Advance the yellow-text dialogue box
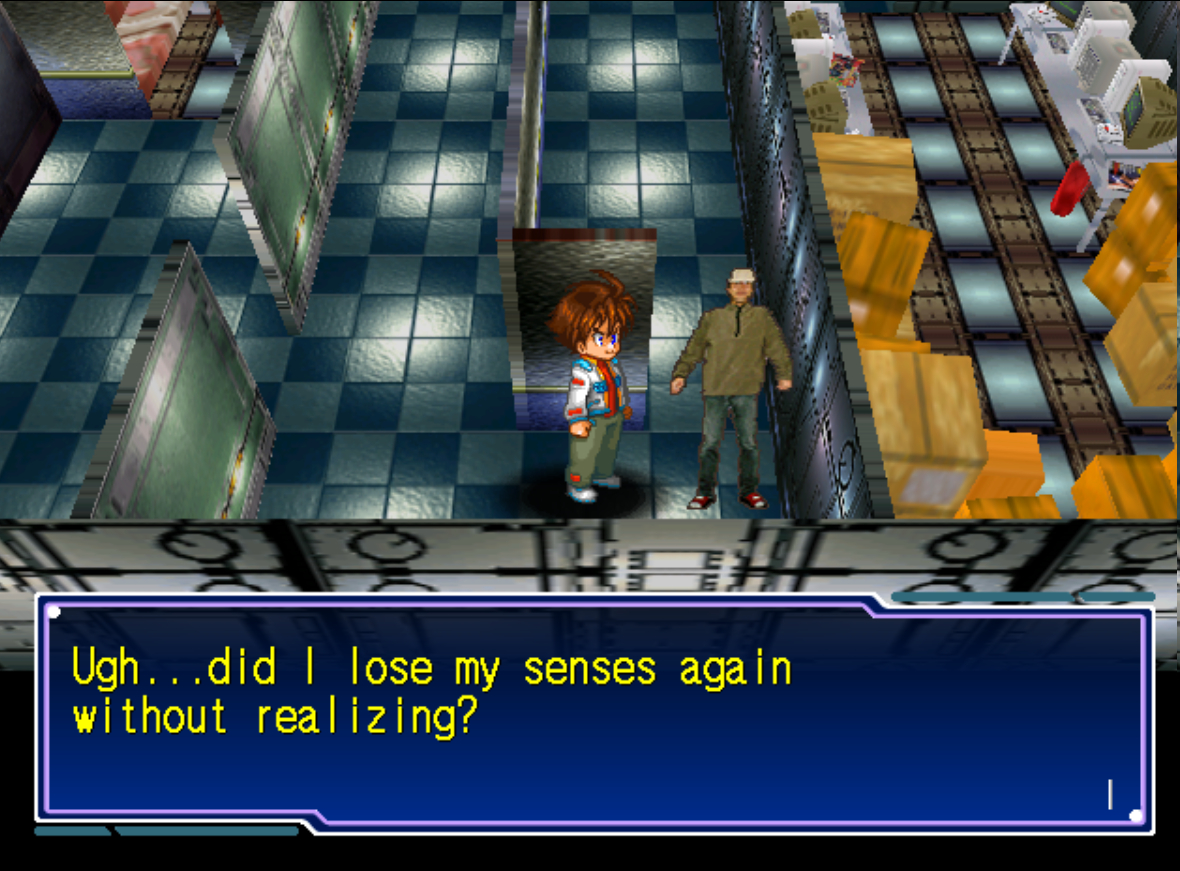Screen dimensions: 1180x871 [594, 712]
